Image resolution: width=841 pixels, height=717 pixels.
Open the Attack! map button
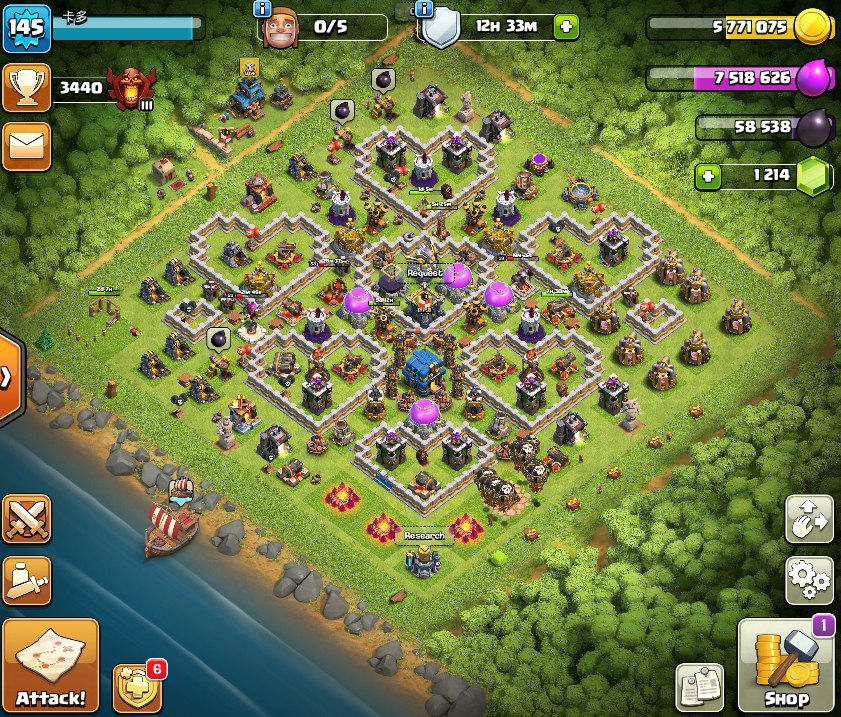(51, 664)
